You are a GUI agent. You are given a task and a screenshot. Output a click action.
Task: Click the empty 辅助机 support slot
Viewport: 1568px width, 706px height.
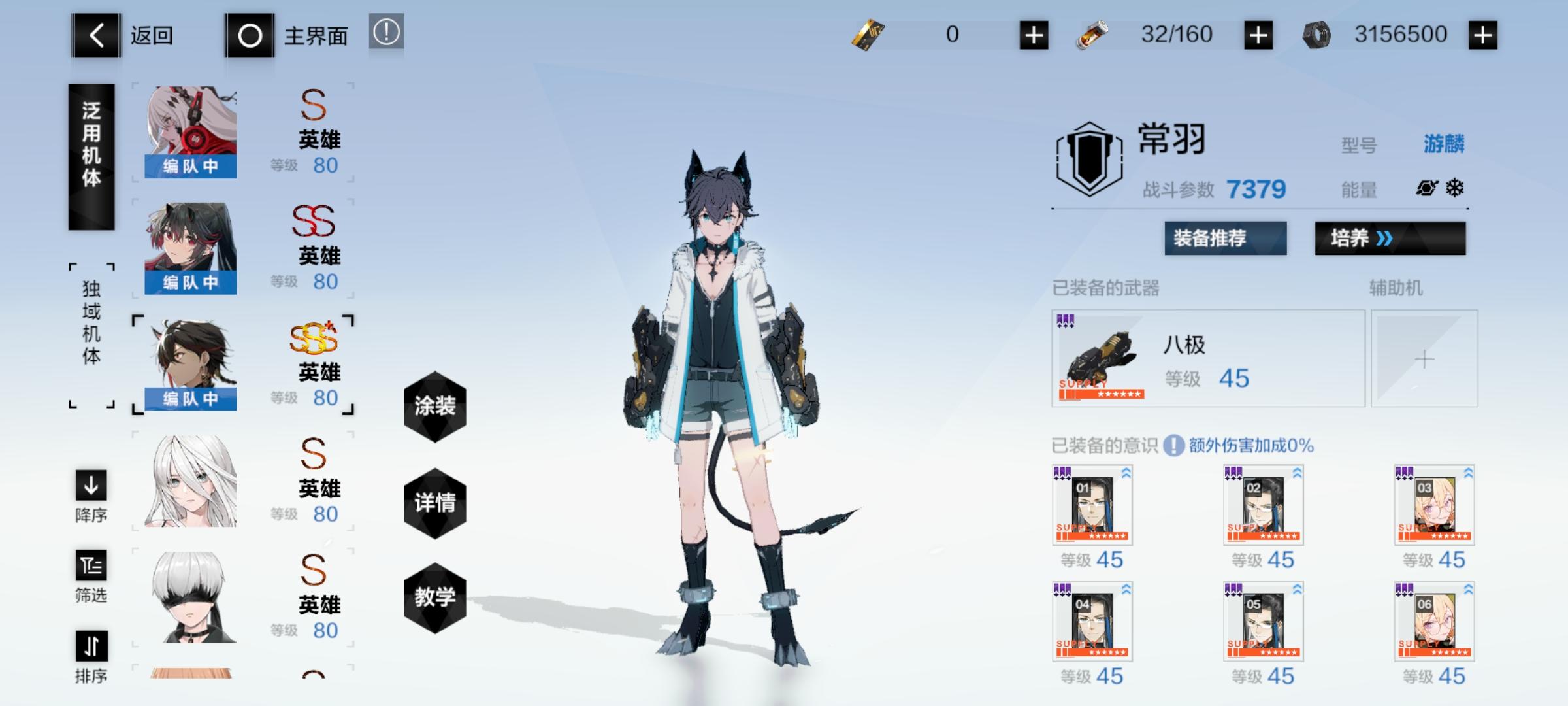tap(1426, 359)
